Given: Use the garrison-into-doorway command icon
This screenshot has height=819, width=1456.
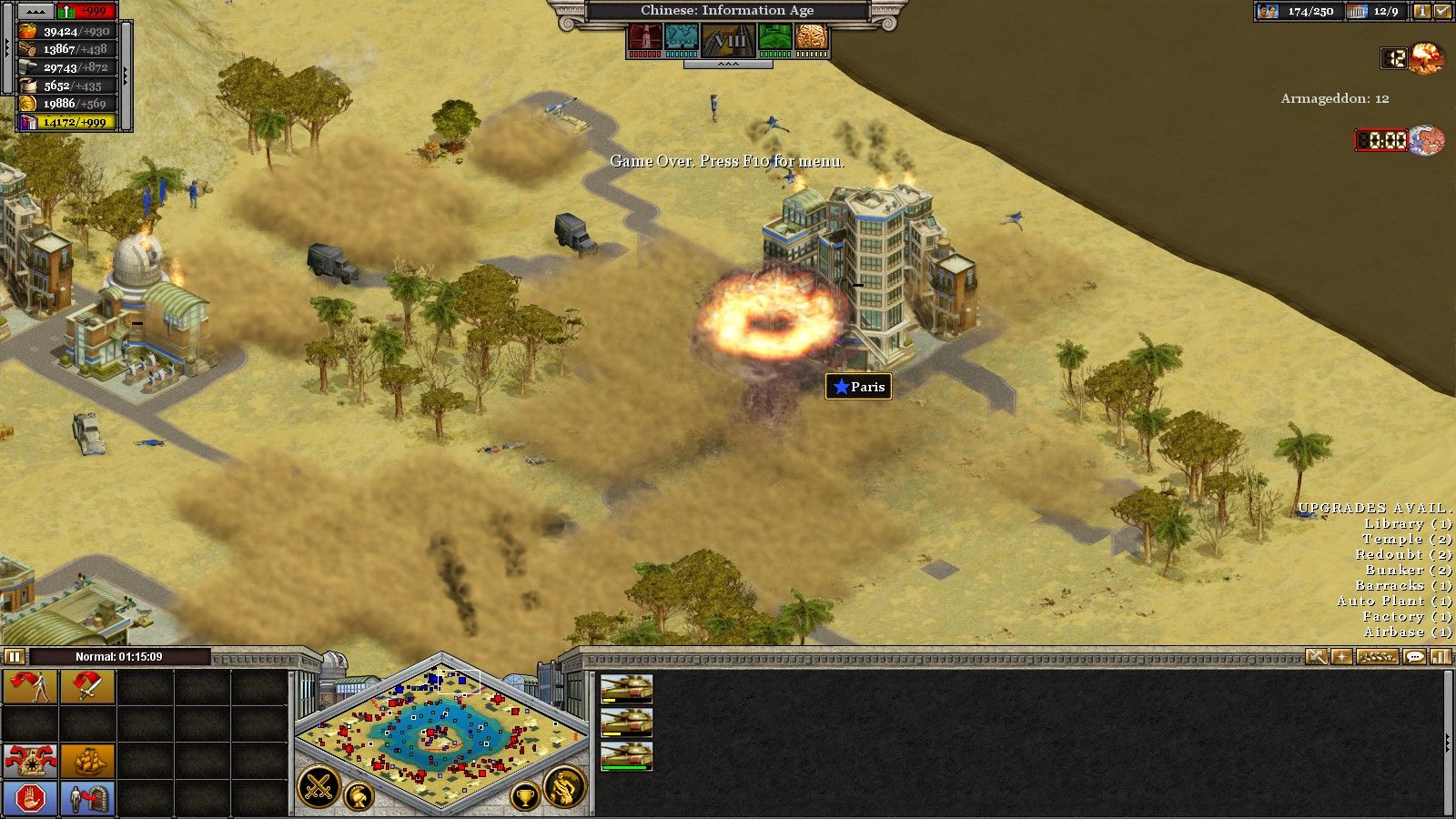Looking at the screenshot, I should pos(87,798).
